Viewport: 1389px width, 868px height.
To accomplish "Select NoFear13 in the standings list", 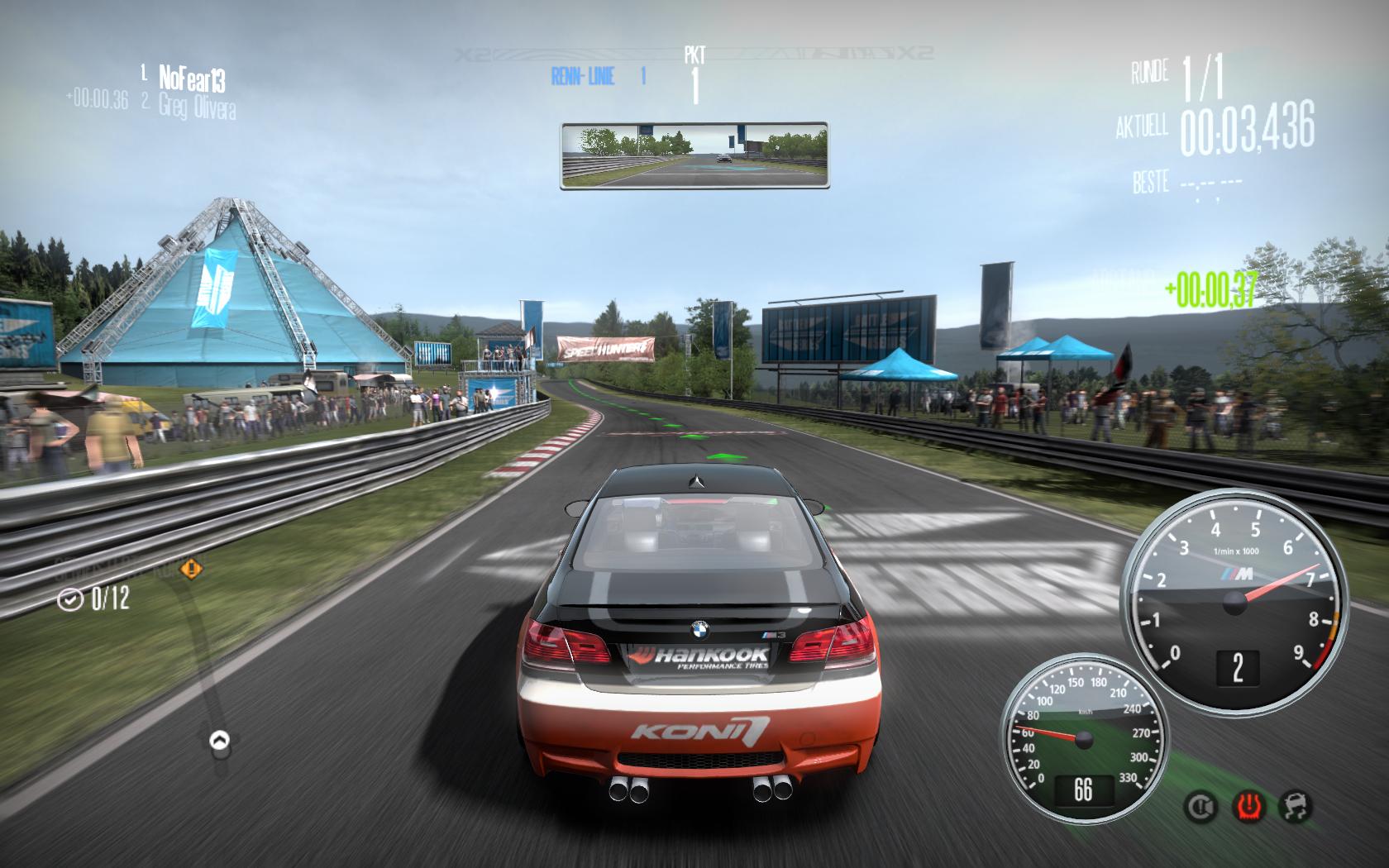I will (x=191, y=79).
